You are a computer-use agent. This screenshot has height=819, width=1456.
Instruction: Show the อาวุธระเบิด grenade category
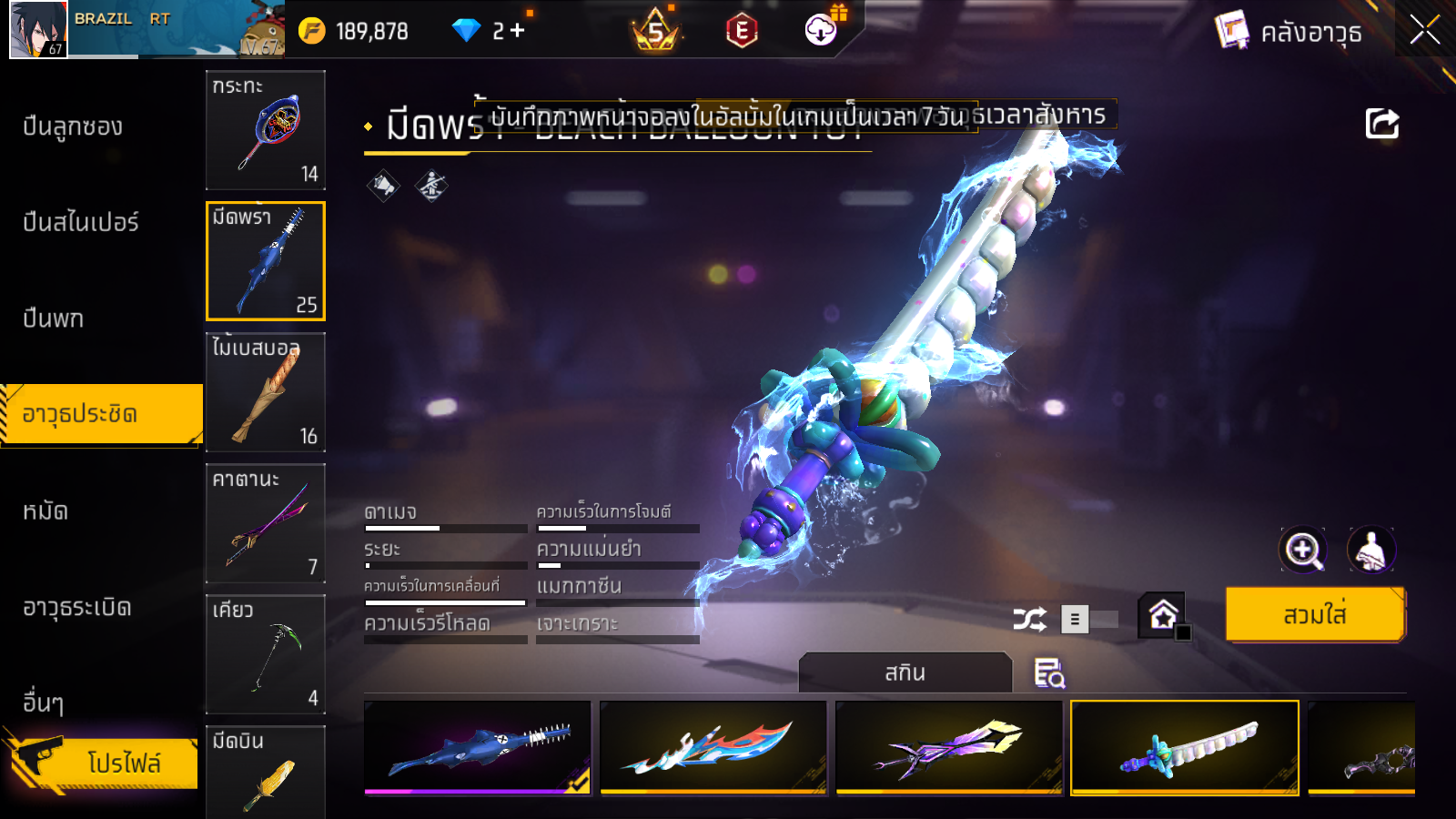[x=77, y=607]
